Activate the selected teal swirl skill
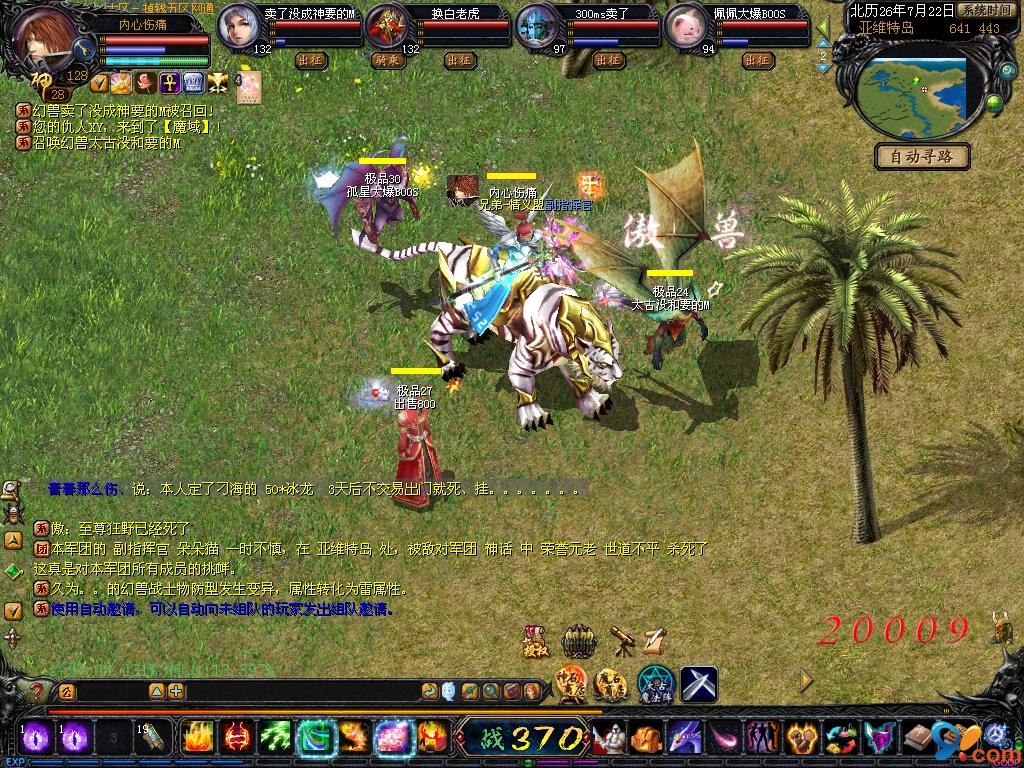Image resolution: width=1024 pixels, height=768 pixels. 316,738
